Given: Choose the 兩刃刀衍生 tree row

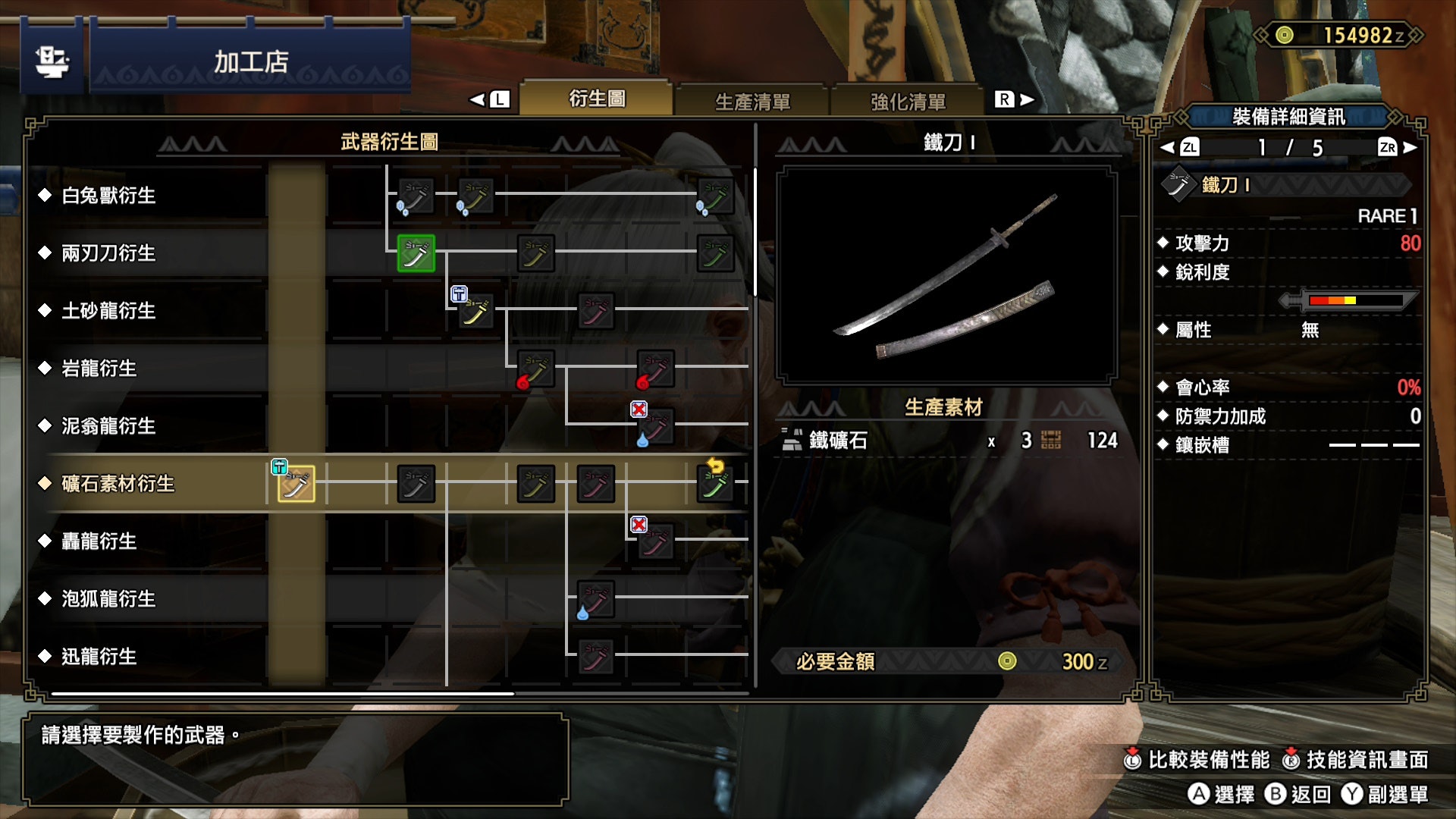Looking at the screenshot, I should [108, 253].
